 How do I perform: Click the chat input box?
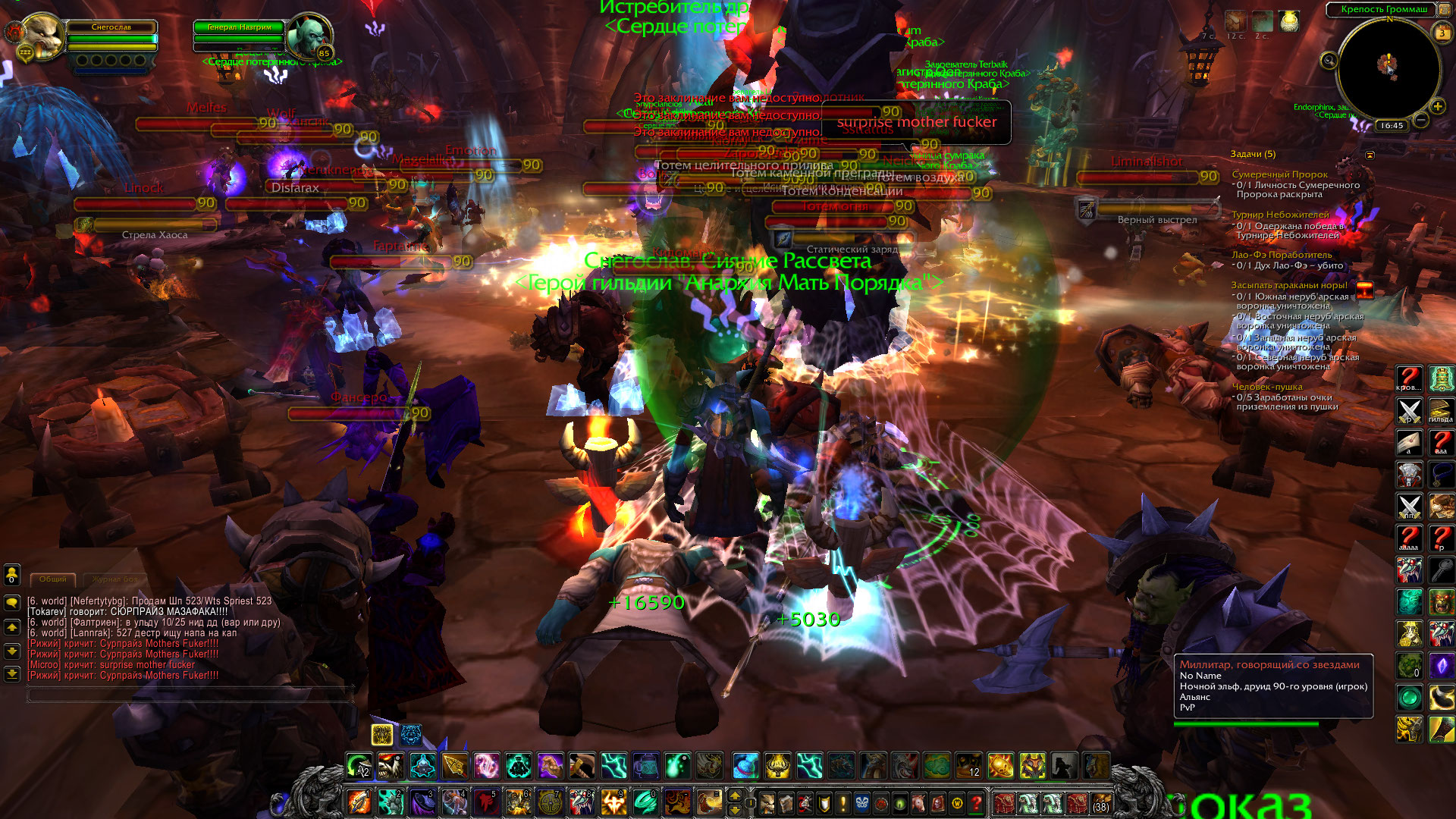coord(190,693)
